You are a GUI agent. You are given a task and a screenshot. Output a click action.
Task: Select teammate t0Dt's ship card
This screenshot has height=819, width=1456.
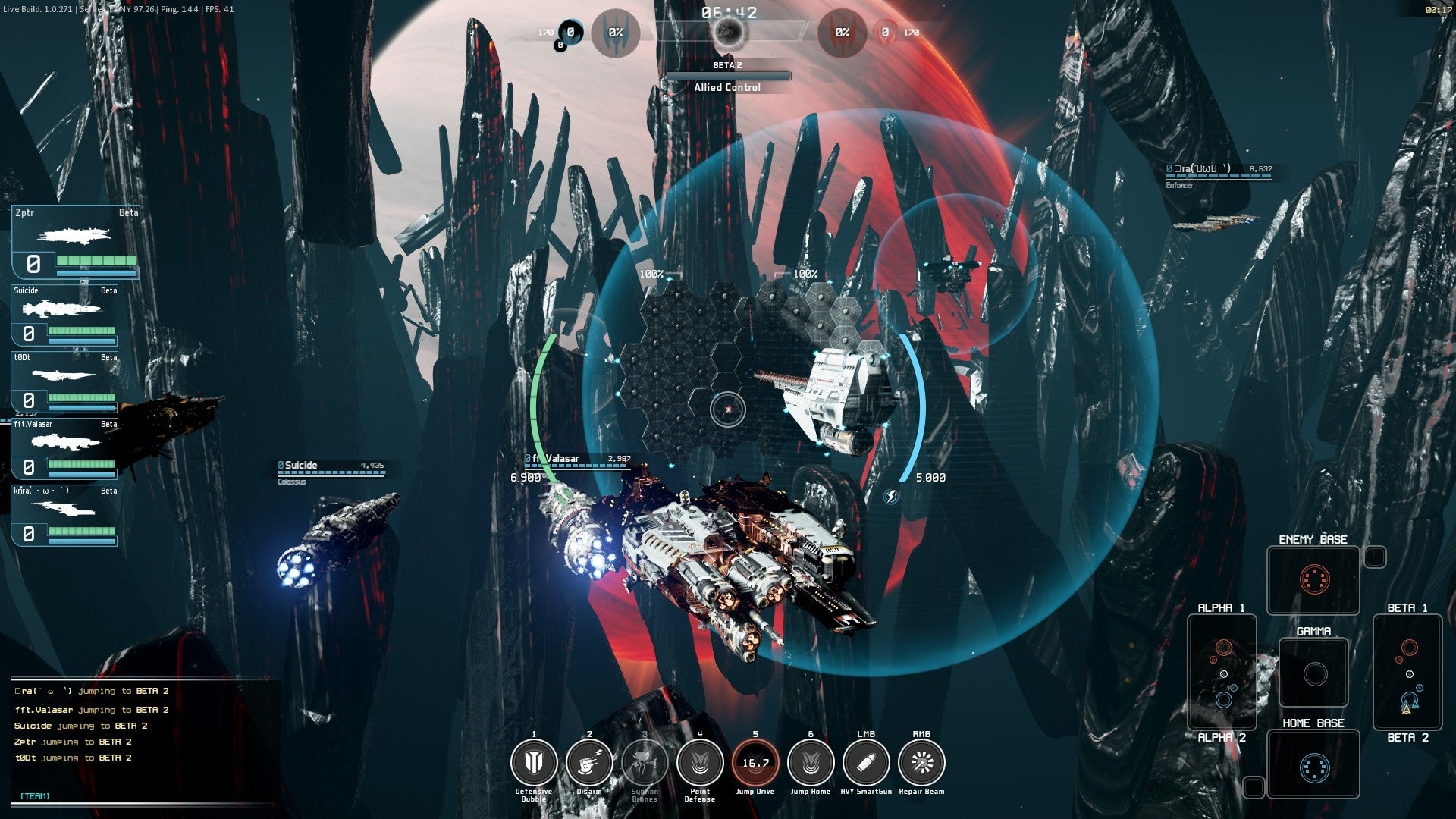tap(65, 381)
